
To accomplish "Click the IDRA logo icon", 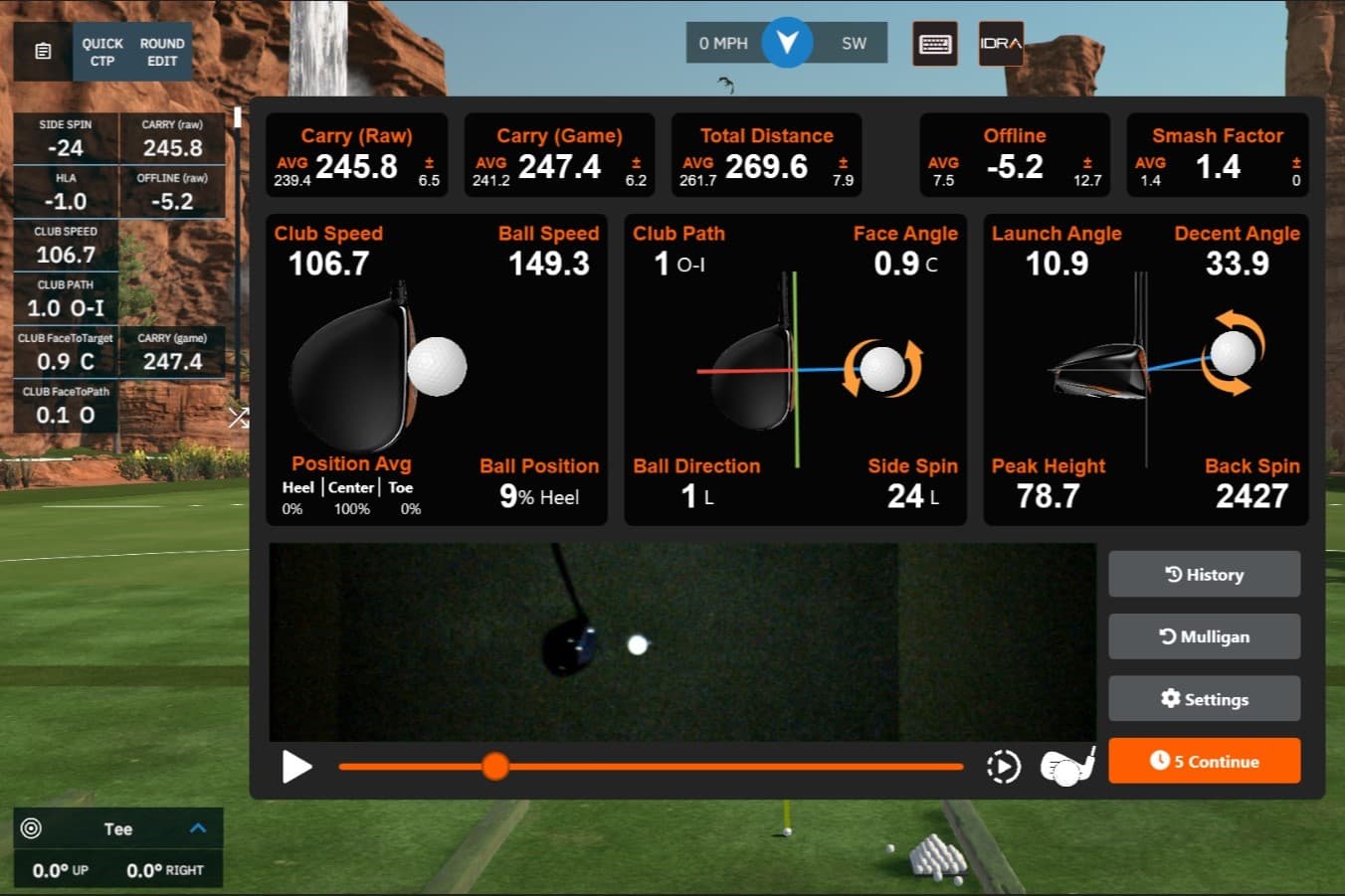I will pos(1000,45).
